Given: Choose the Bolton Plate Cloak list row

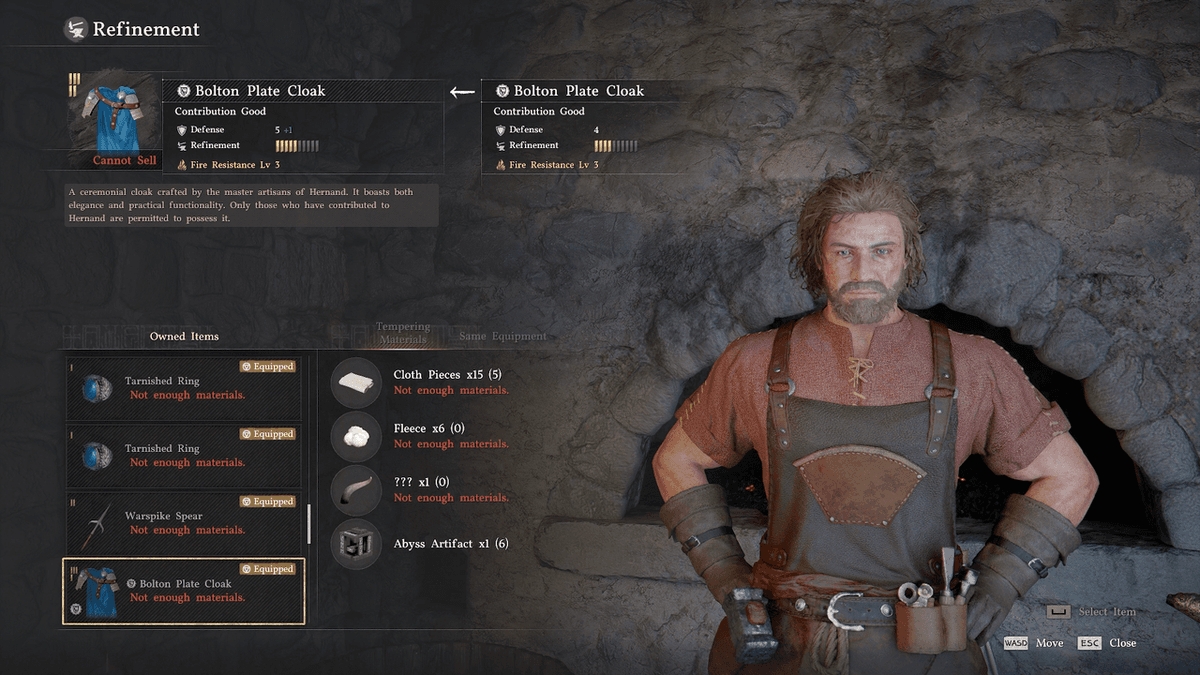Looking at the screenshot, I should click(183, 591).
